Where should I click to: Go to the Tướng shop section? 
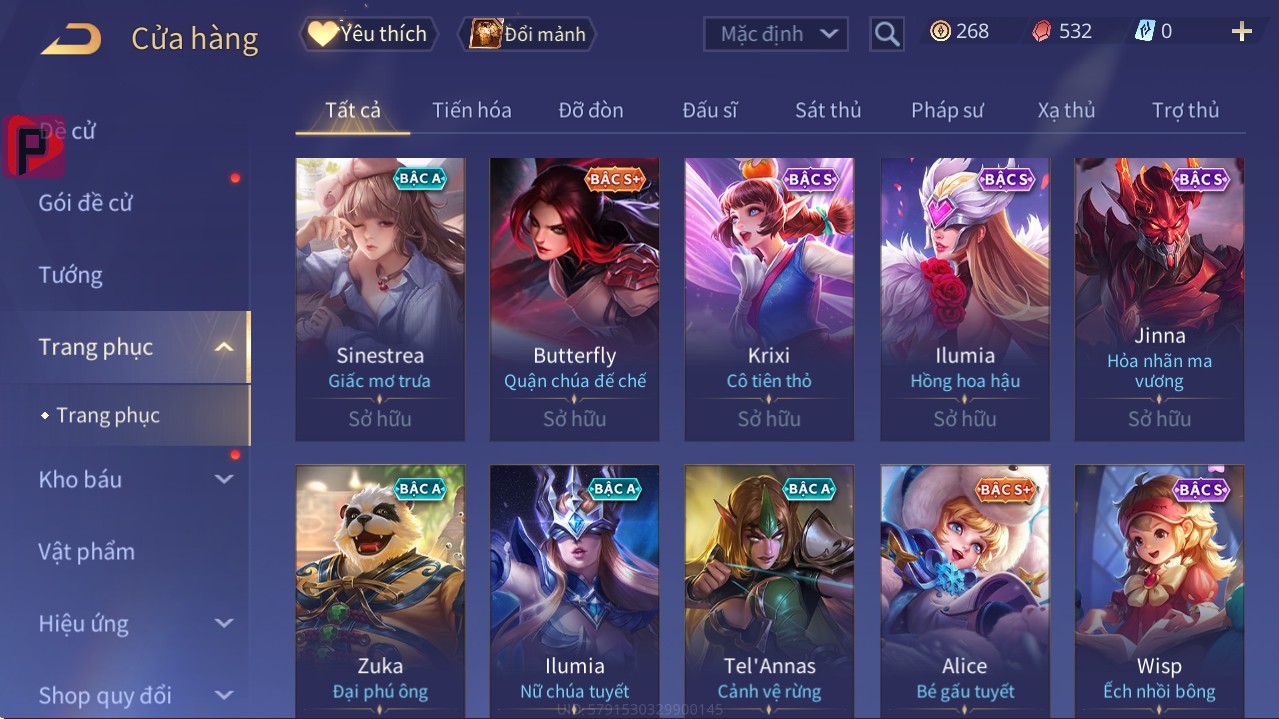(71, 275)
